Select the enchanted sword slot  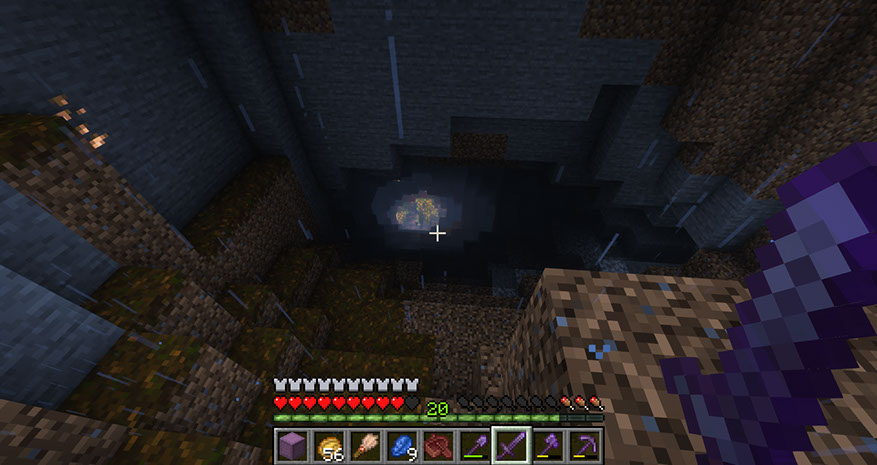pyautogui.click(x=511, y=446)
